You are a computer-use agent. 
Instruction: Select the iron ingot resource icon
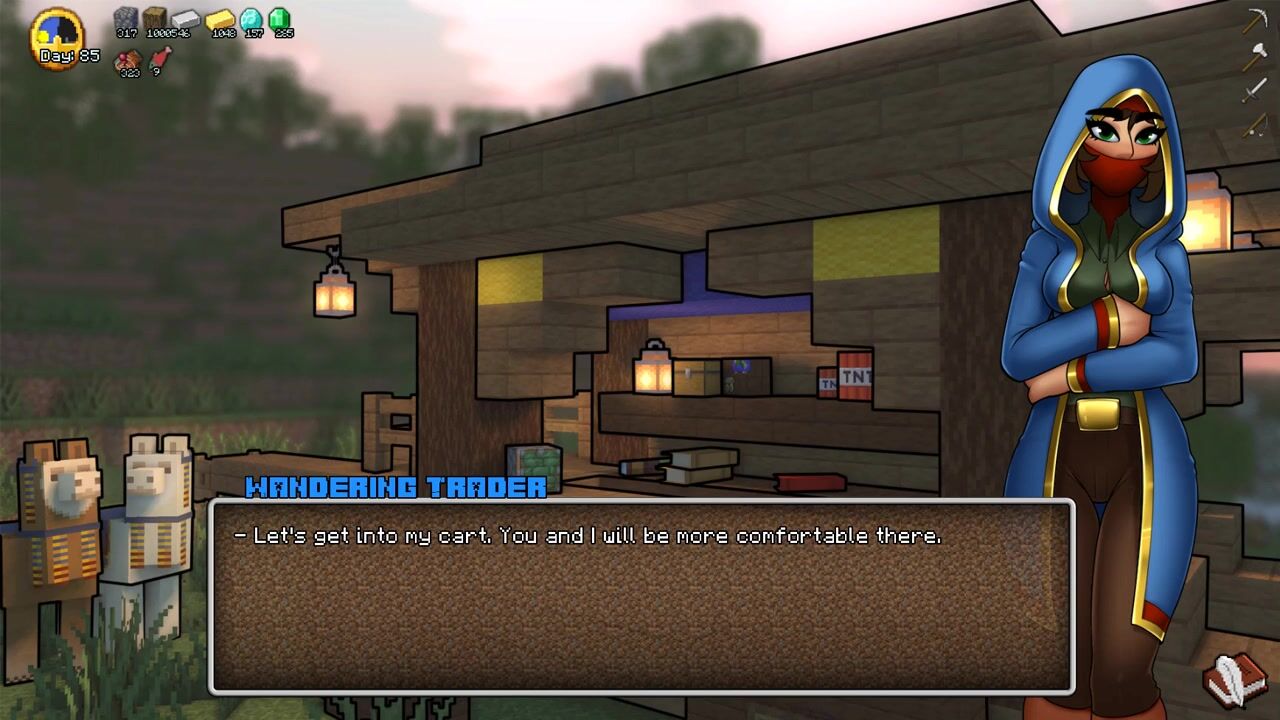point(186,19)
